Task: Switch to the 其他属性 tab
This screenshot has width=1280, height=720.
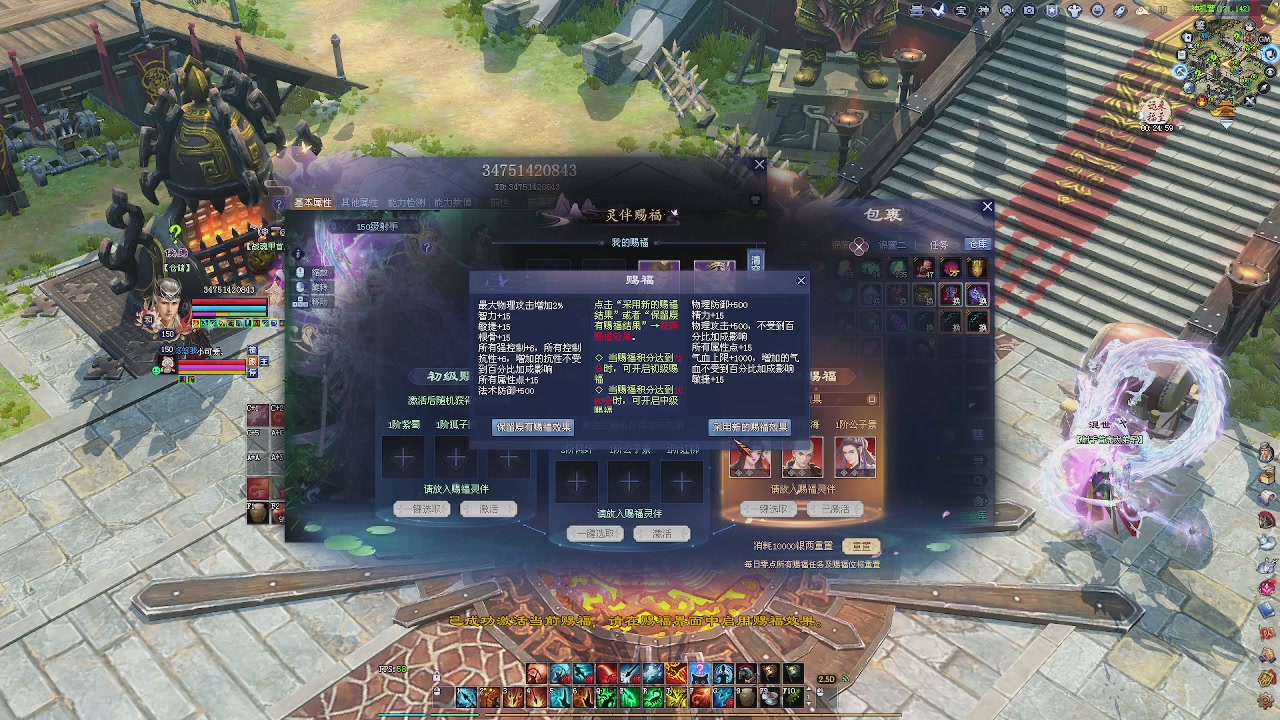Action: pyautogui.click(x=360, y=202)
